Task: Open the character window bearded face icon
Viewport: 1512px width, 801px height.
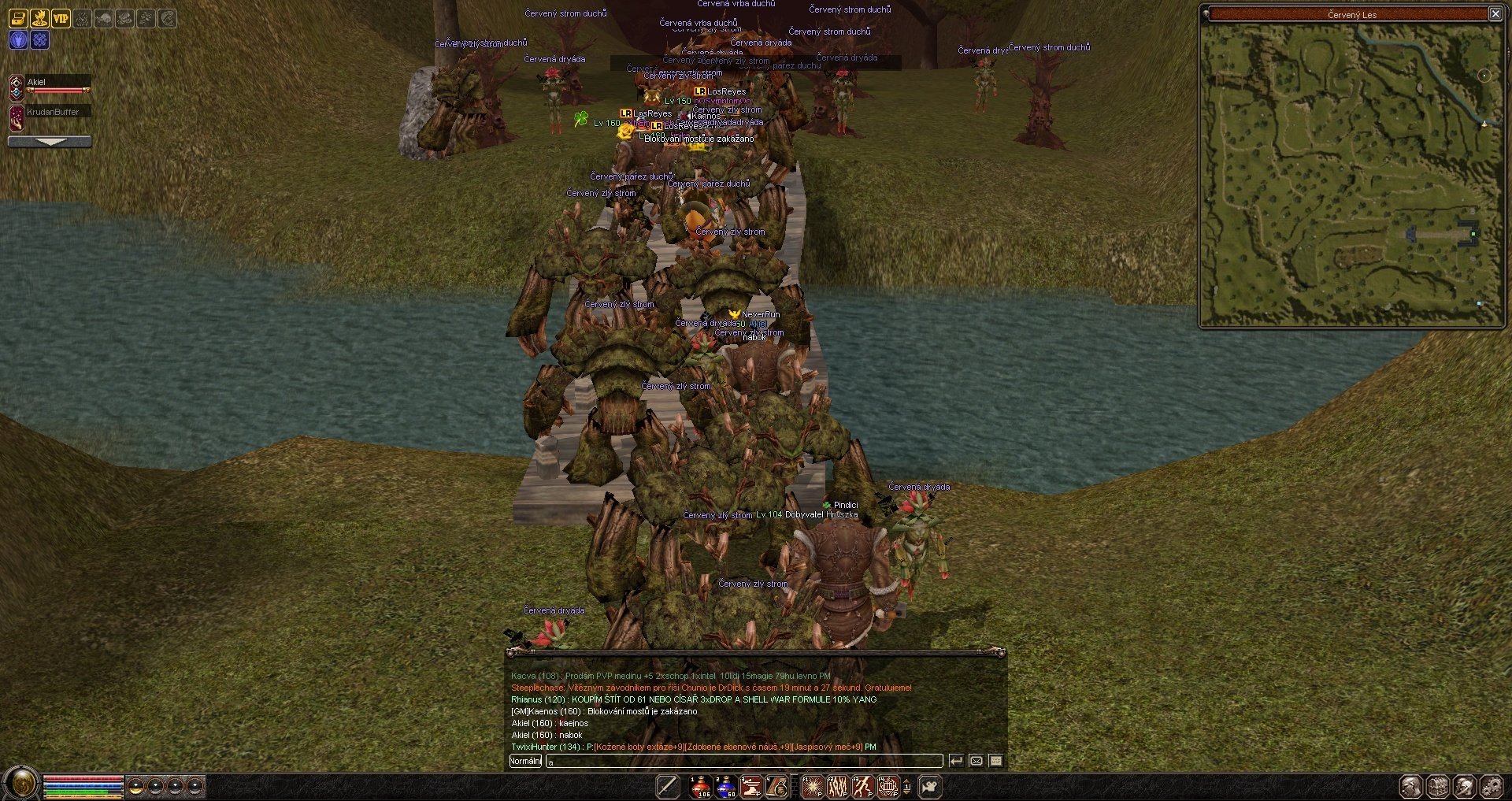Action: pyautogui.click(x=1411, y=786)
